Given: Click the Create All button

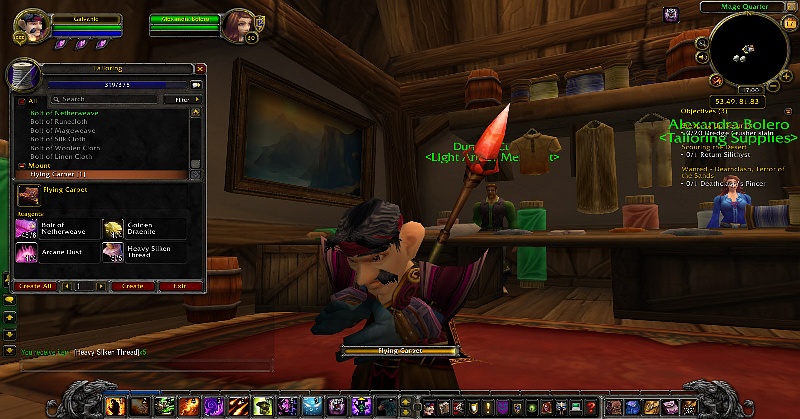Looking at the screenshot, I should pyautogui.click(x=33, y=286).
